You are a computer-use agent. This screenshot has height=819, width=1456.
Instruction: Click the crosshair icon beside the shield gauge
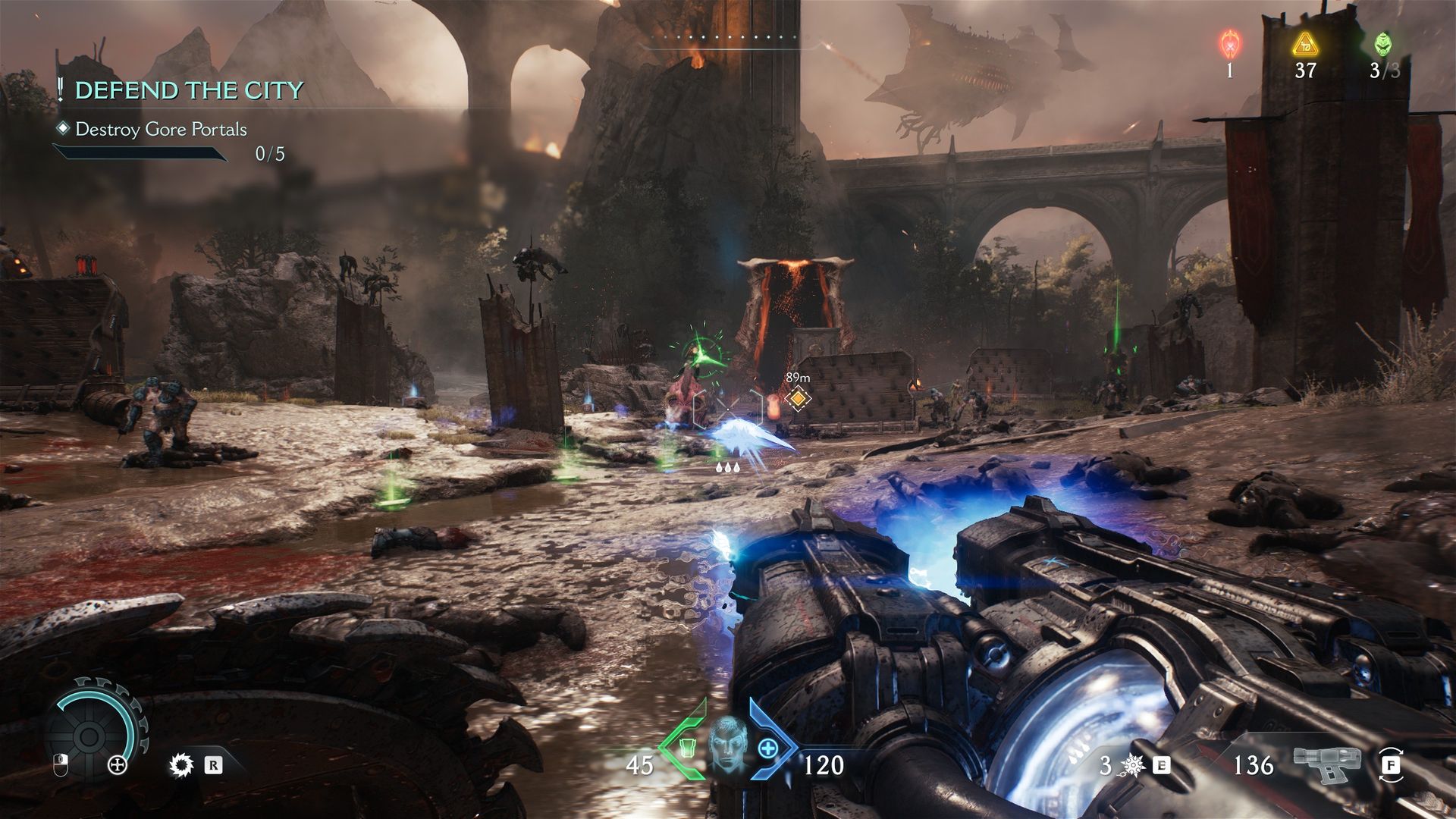(118, 765)
